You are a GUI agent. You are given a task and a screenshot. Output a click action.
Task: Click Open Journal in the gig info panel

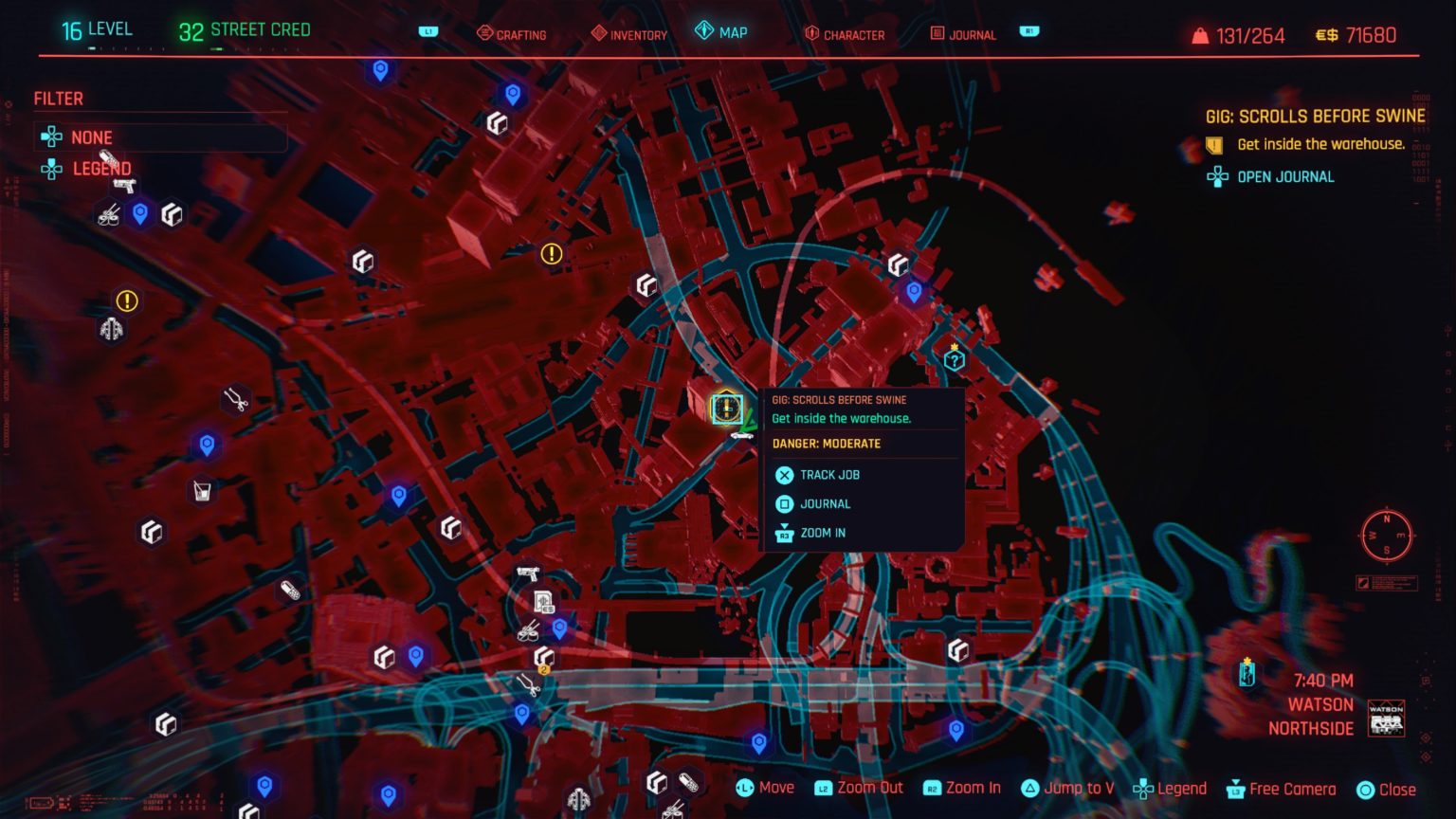(1284, 176)
